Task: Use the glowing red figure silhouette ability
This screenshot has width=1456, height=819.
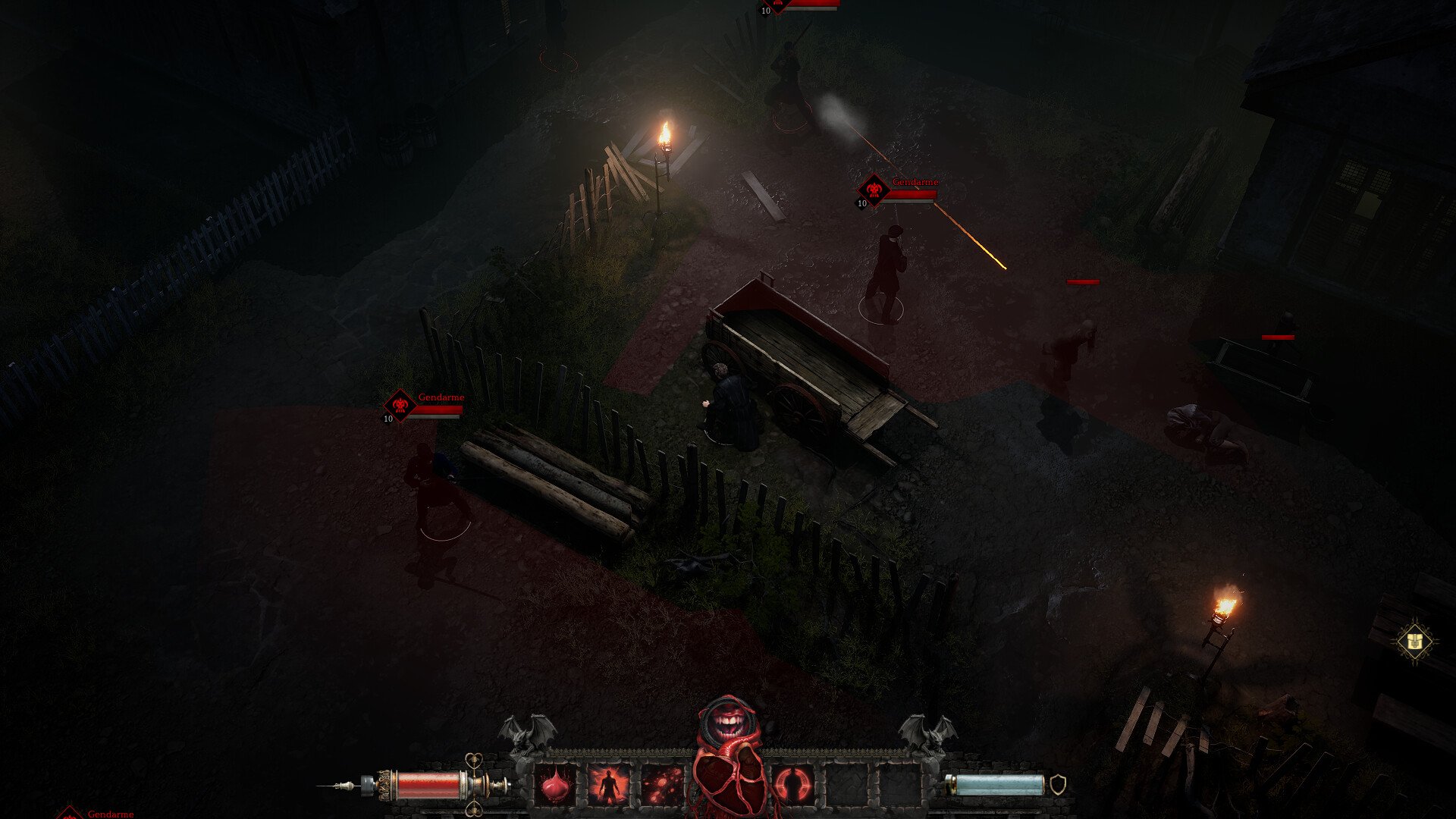Action: 609,785
